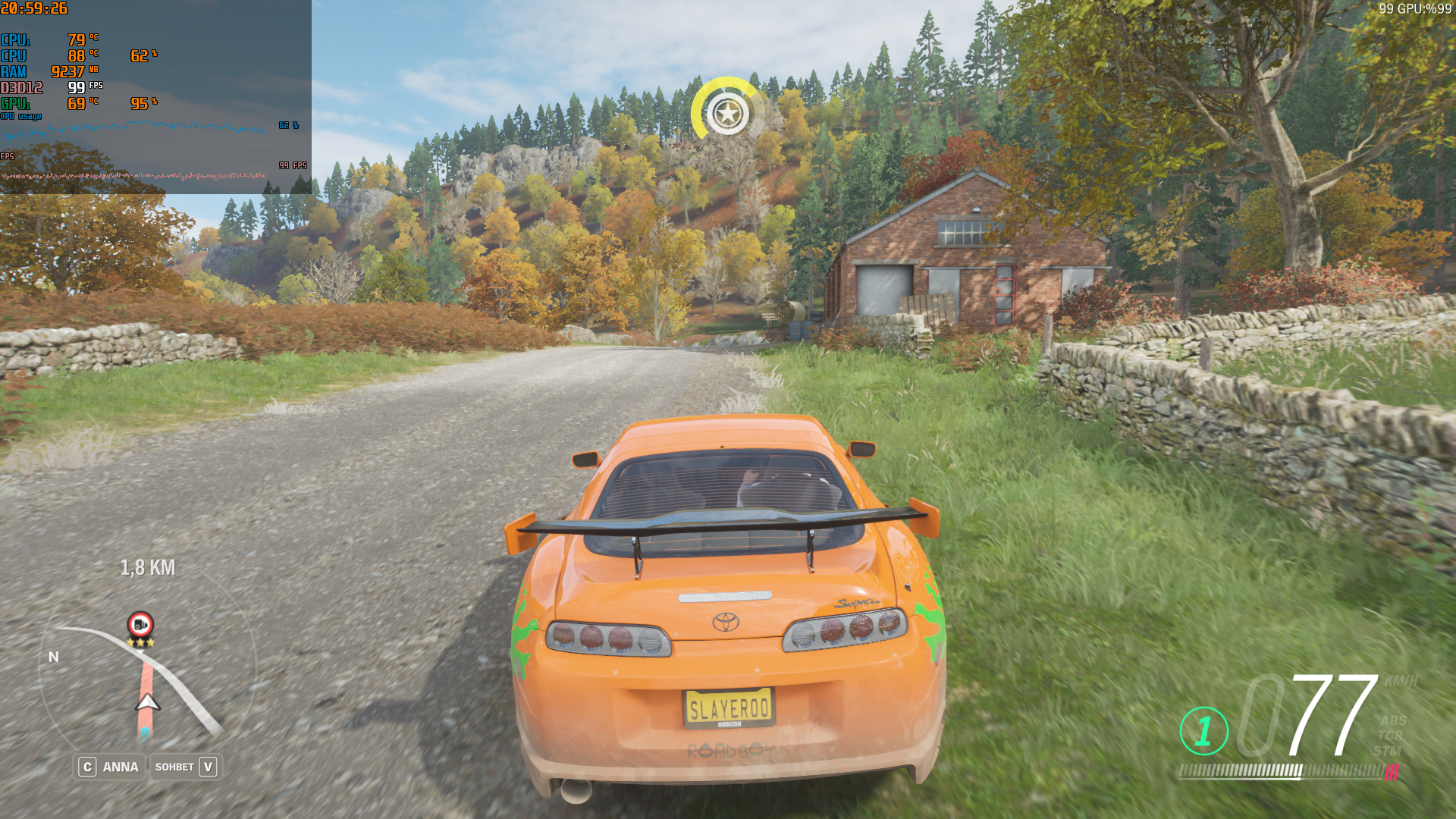The width and height of the screenshot is (1456, 819).
Task: Open the ANNA assistant panel
Action: 110,767
